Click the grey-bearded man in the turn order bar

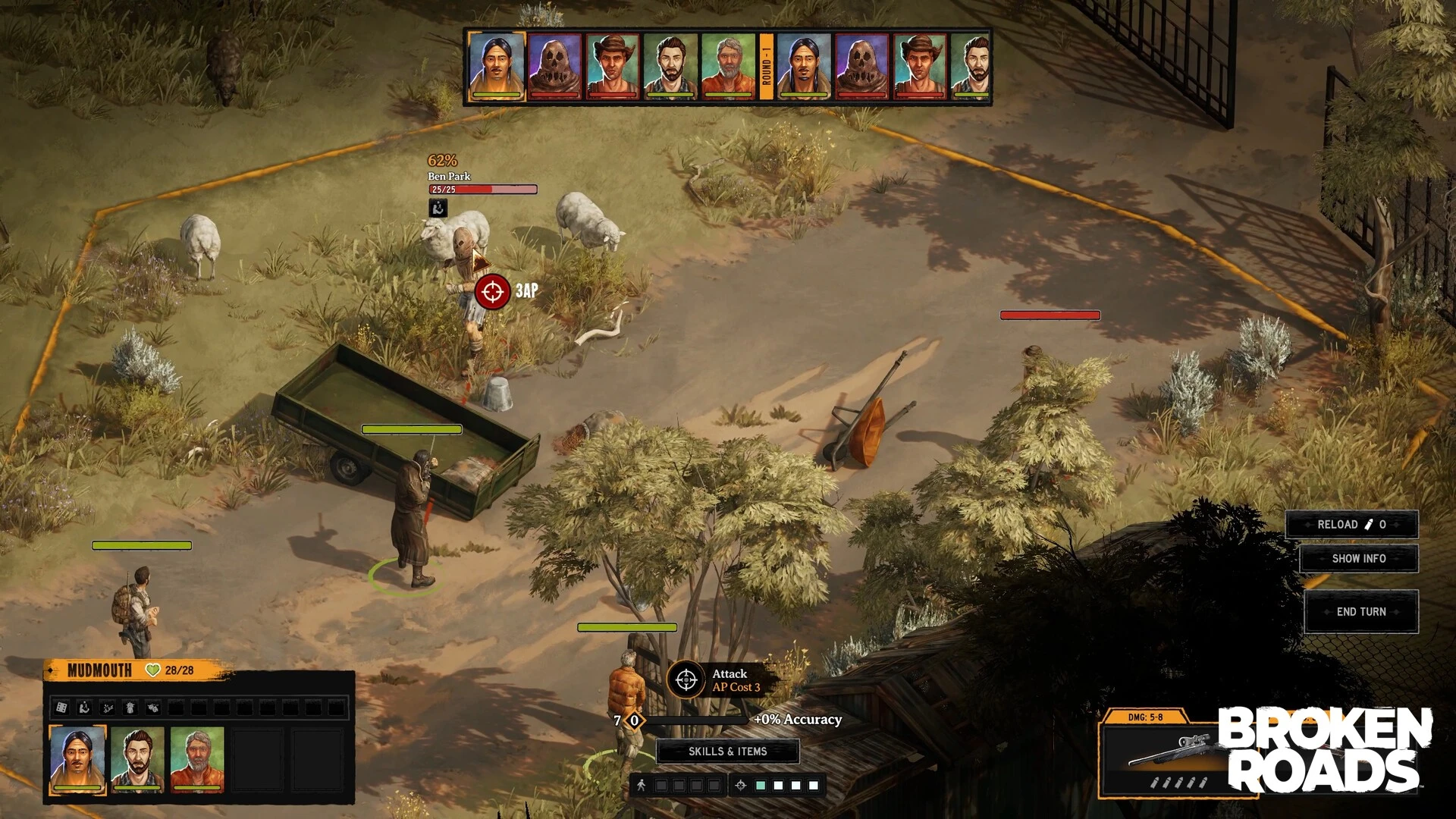[x=728, y=66]
